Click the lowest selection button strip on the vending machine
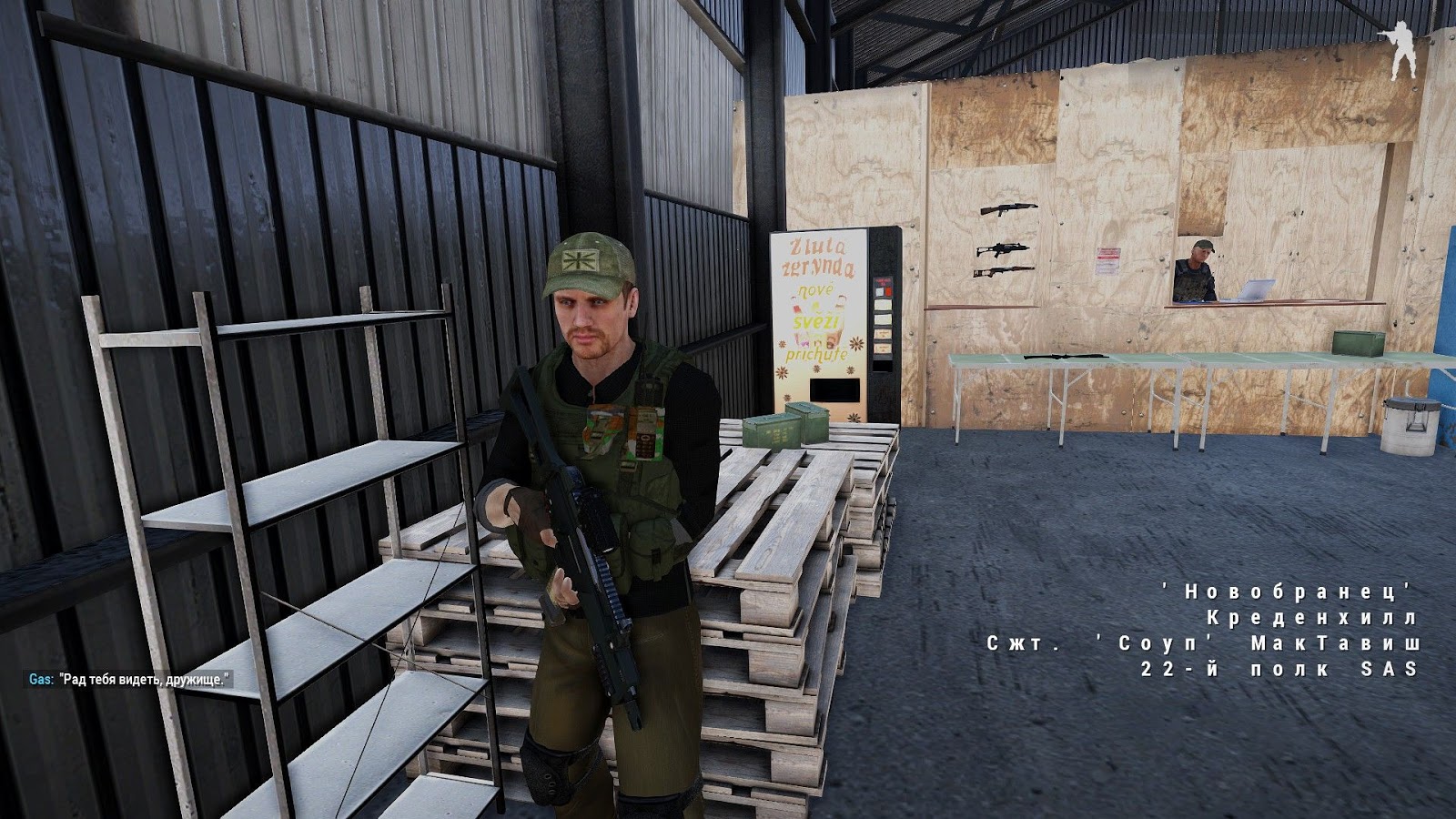 coord(882,349)
